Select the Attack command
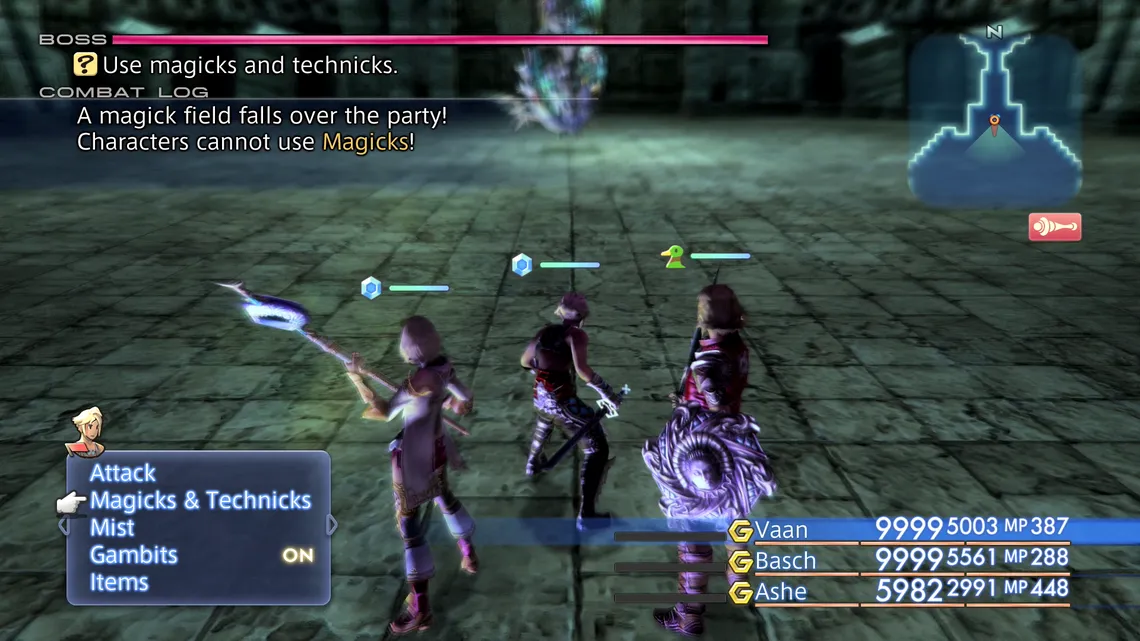This screenshot has height=641, width=1140. (123, 473)
